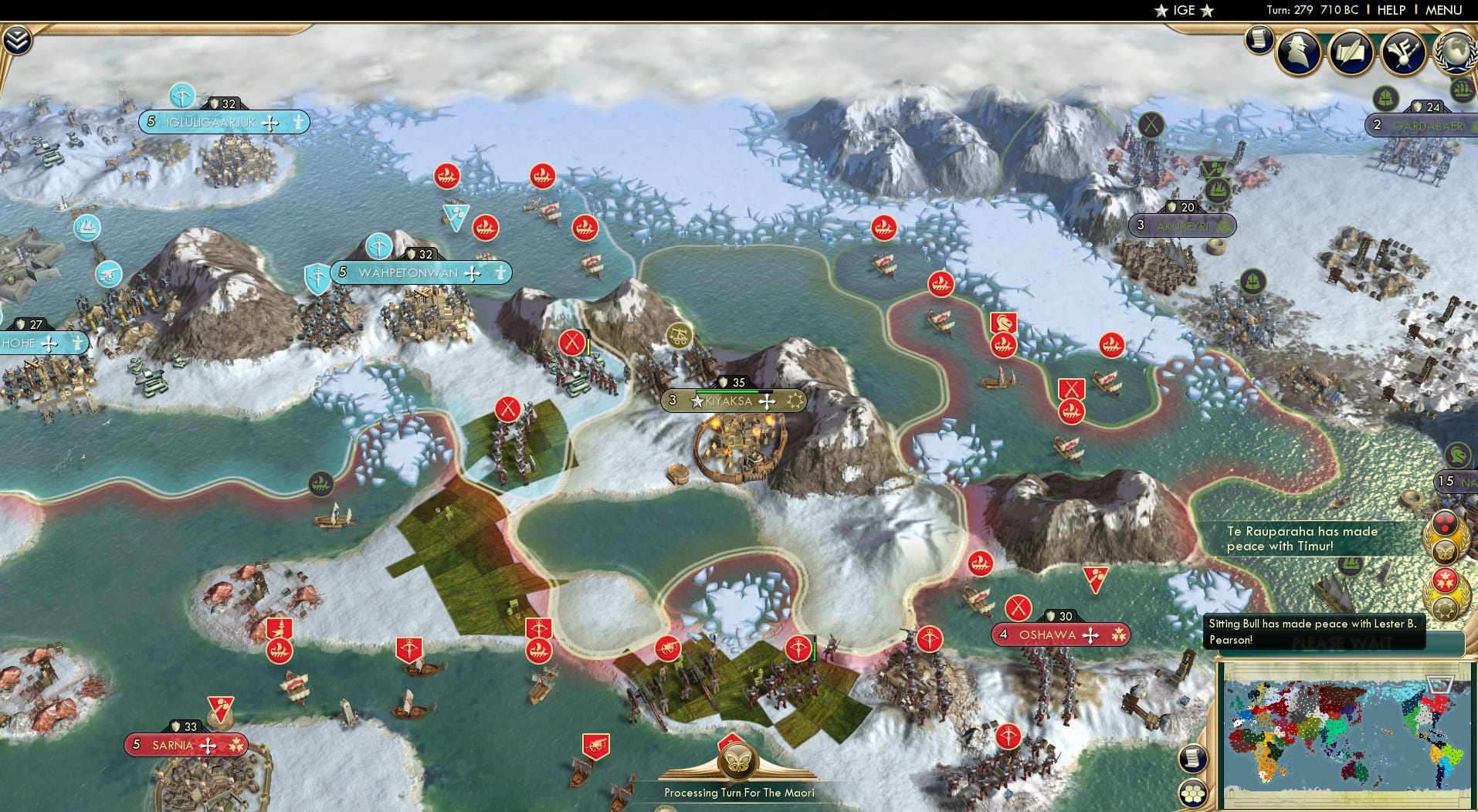This screenshot has width=1478, height=812.
Task: Open HELP from the top bar
Action: click(x=1391, y=10)
